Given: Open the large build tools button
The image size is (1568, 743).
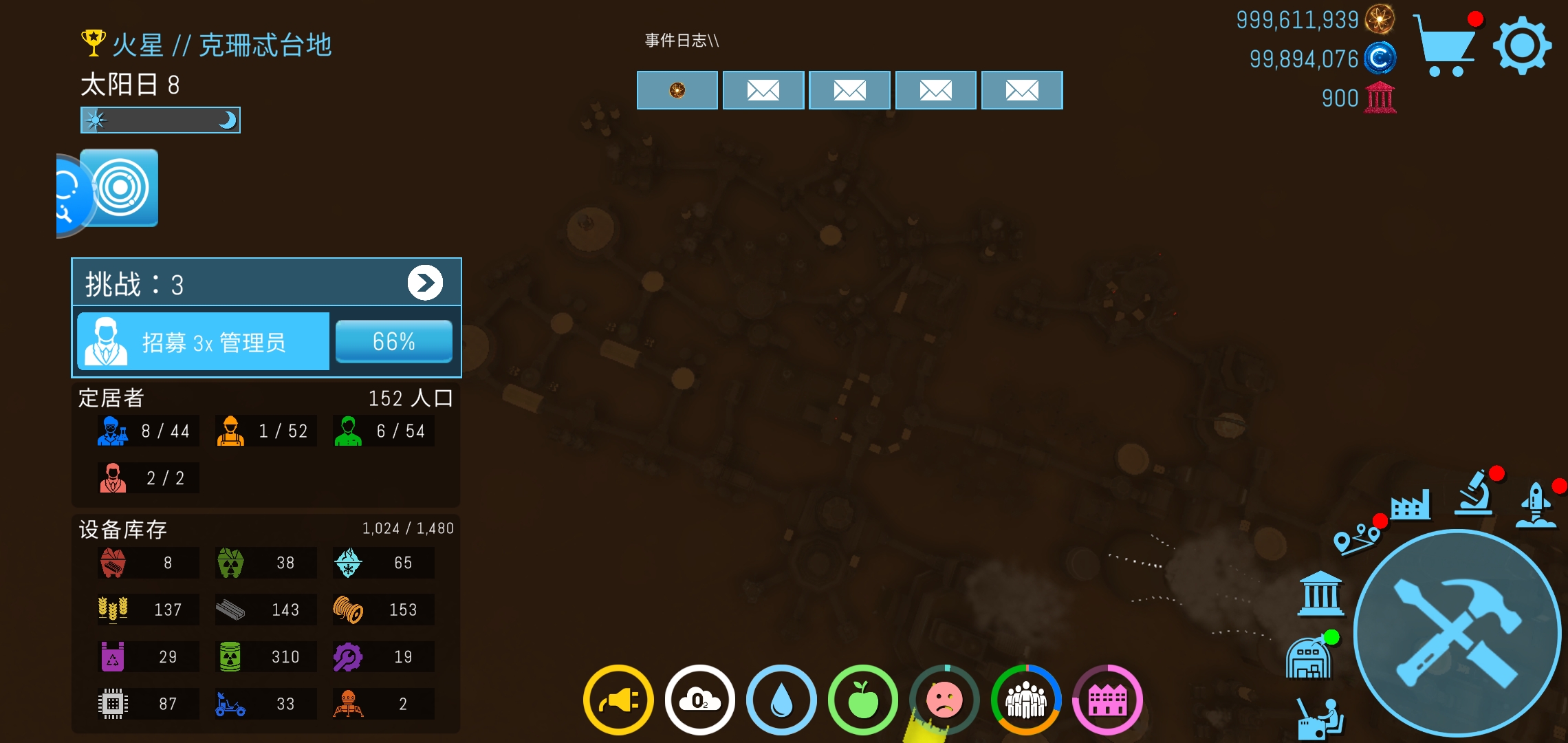Looking at the screenshot, I should click(x=1457, y=632).
